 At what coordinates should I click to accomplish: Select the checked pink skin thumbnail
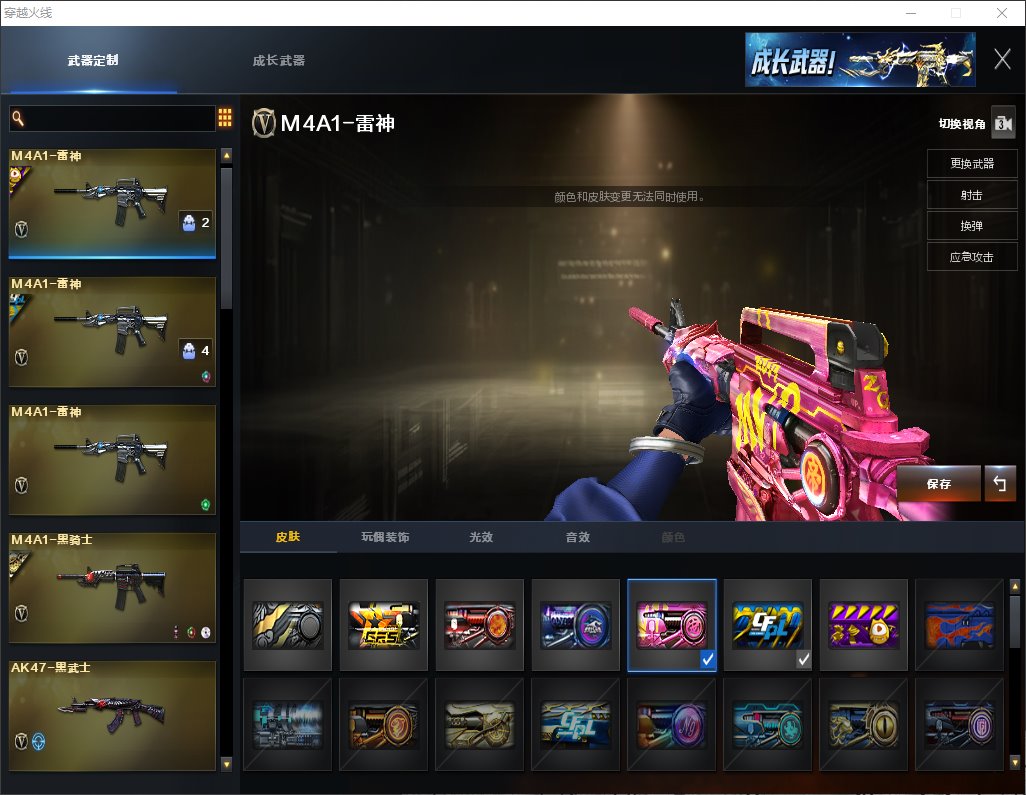[672, 624]
